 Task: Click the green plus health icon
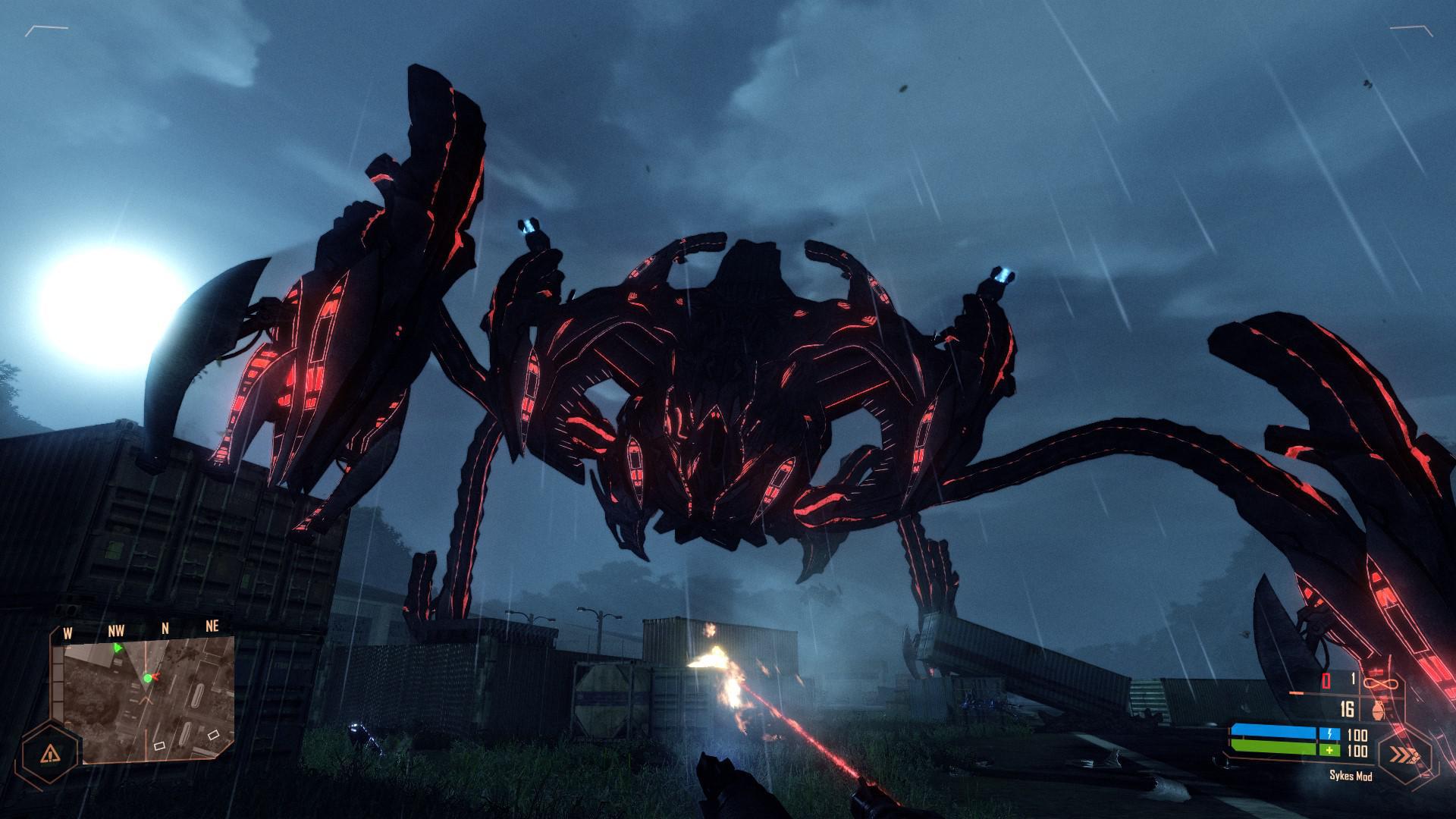click(1329, 750)
